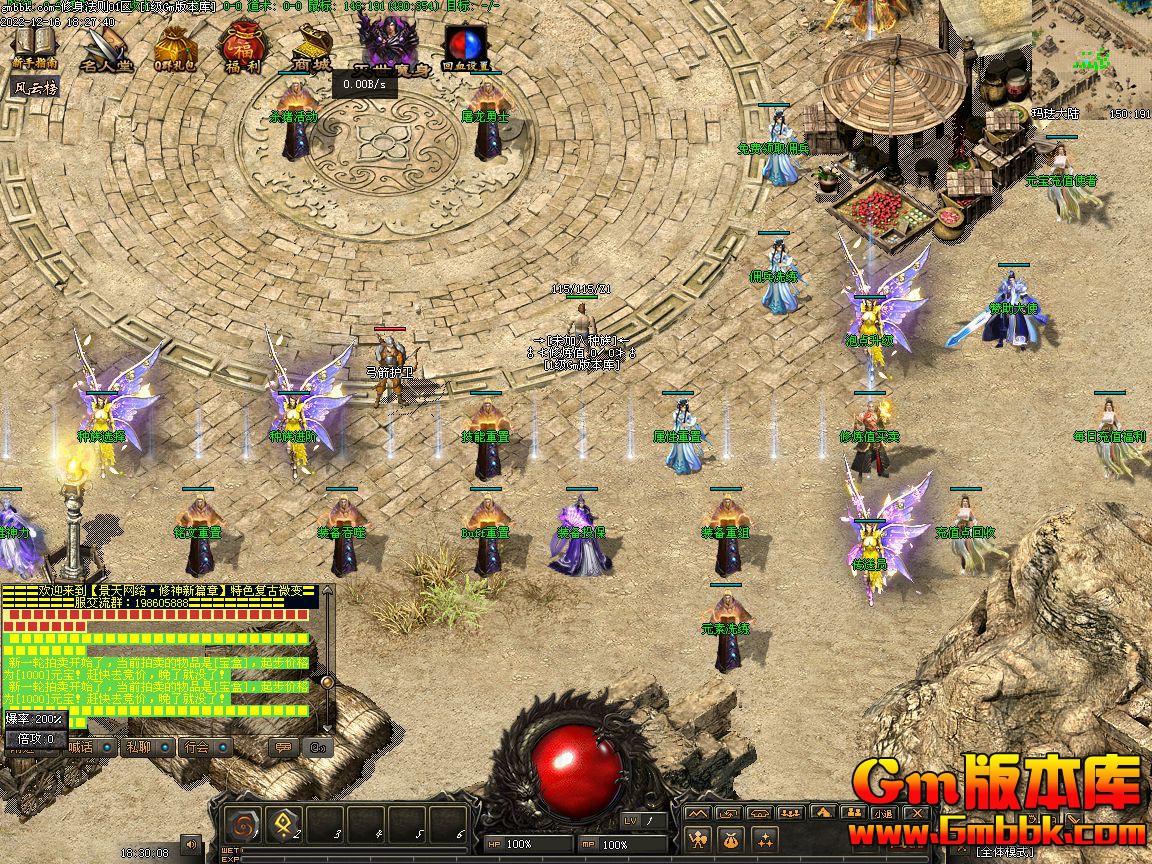Open the 名人堂 hall of fame
This screenshot has width=1152, height=864.
coord(105,48)
